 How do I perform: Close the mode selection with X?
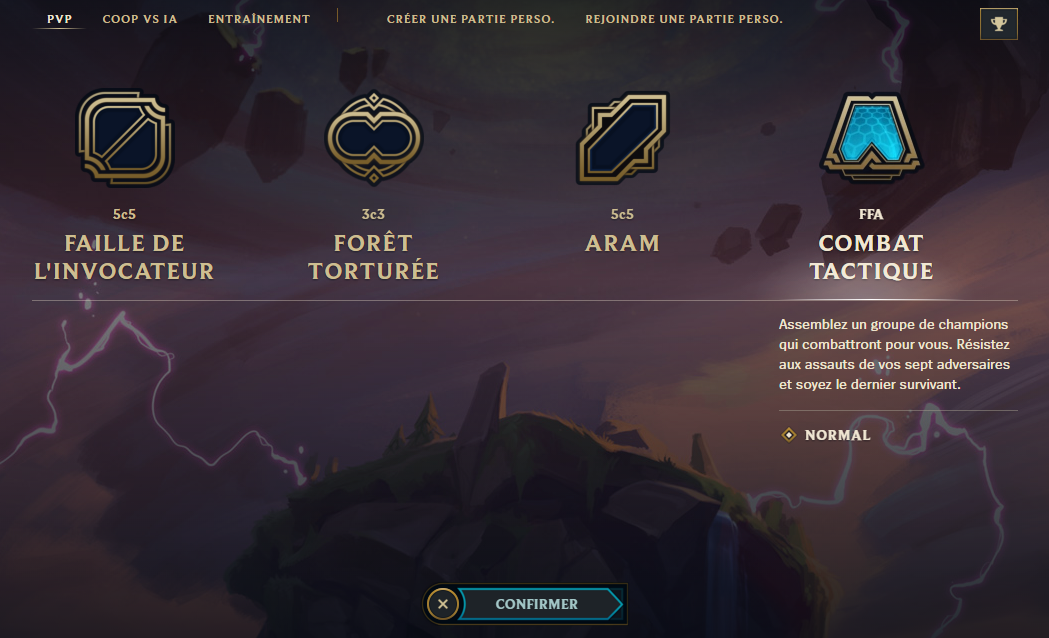pyautogui.click(x=444, y=604)
